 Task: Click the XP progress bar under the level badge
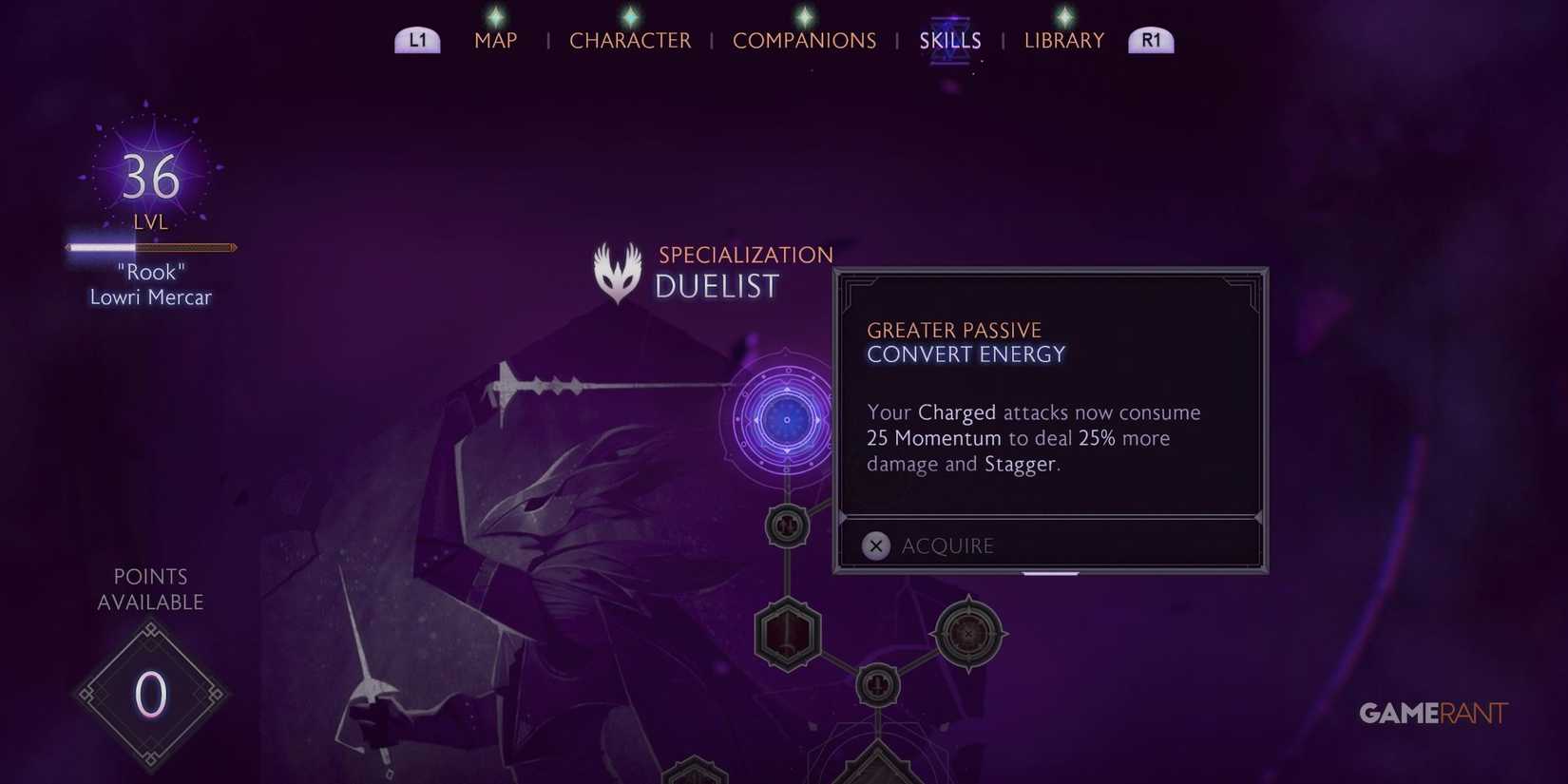(x=150, y=247)
